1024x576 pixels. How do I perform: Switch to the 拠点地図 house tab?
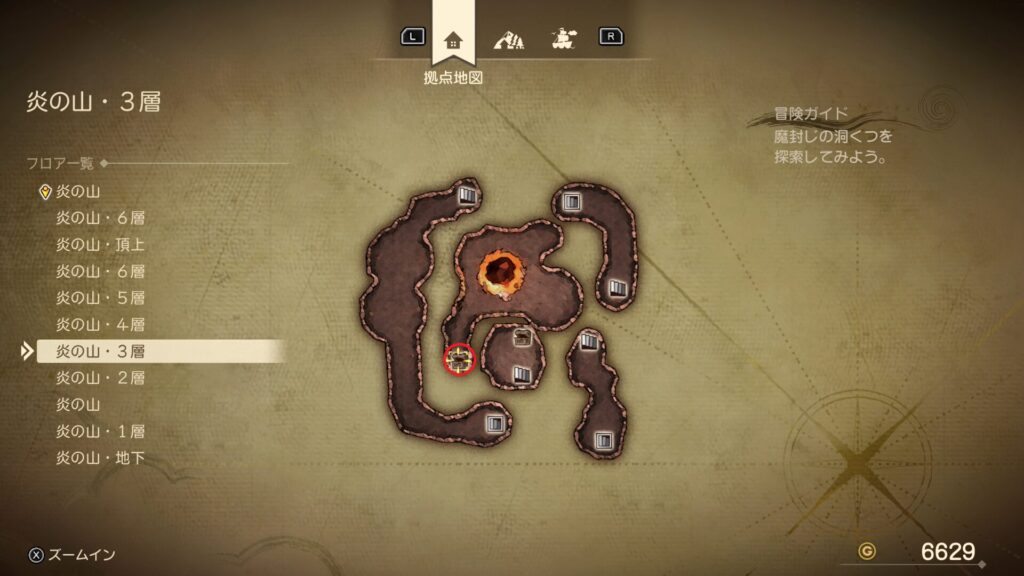coord(453,39)
